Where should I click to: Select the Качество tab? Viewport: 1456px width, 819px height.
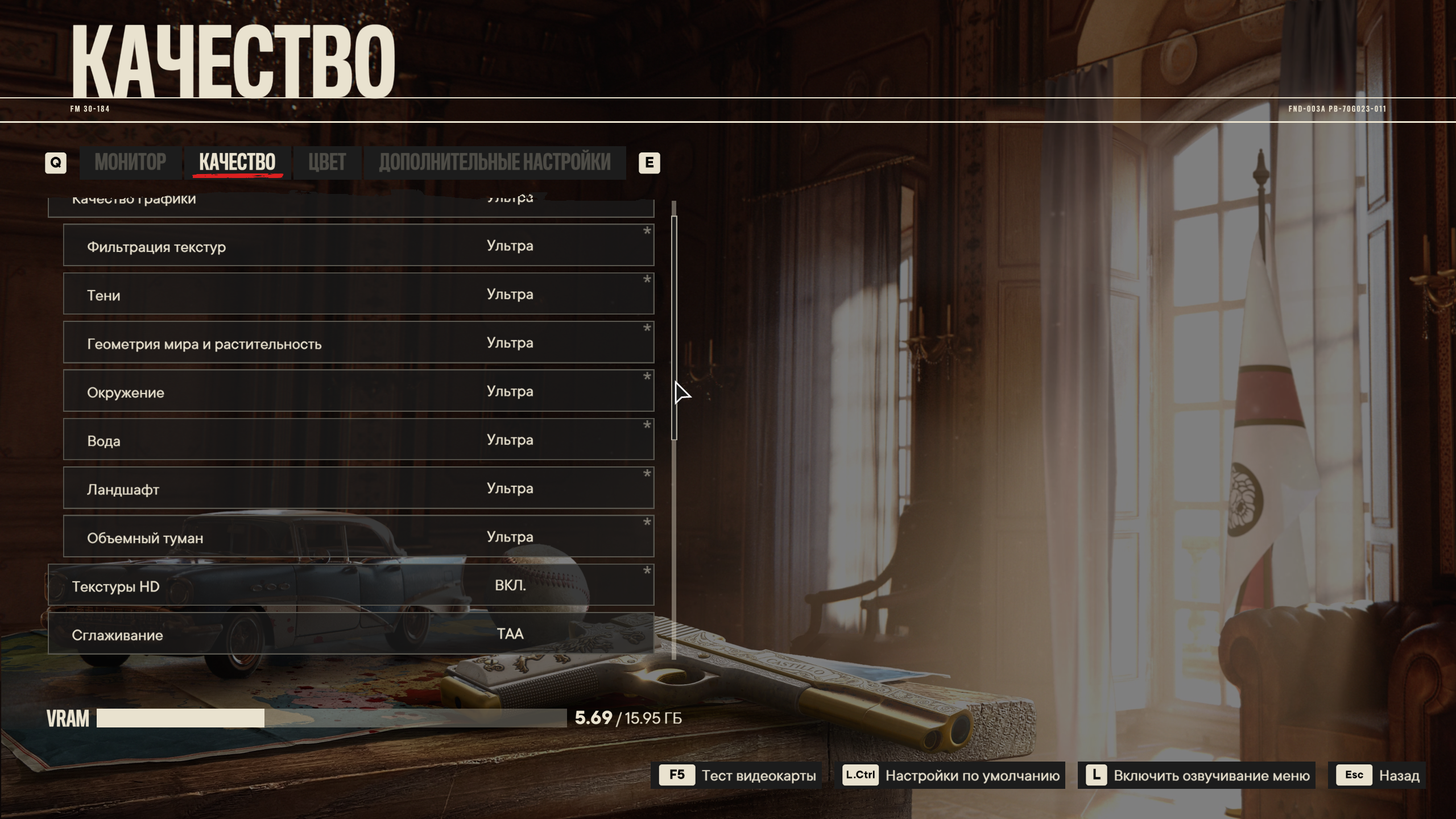(x=237, y=163)
